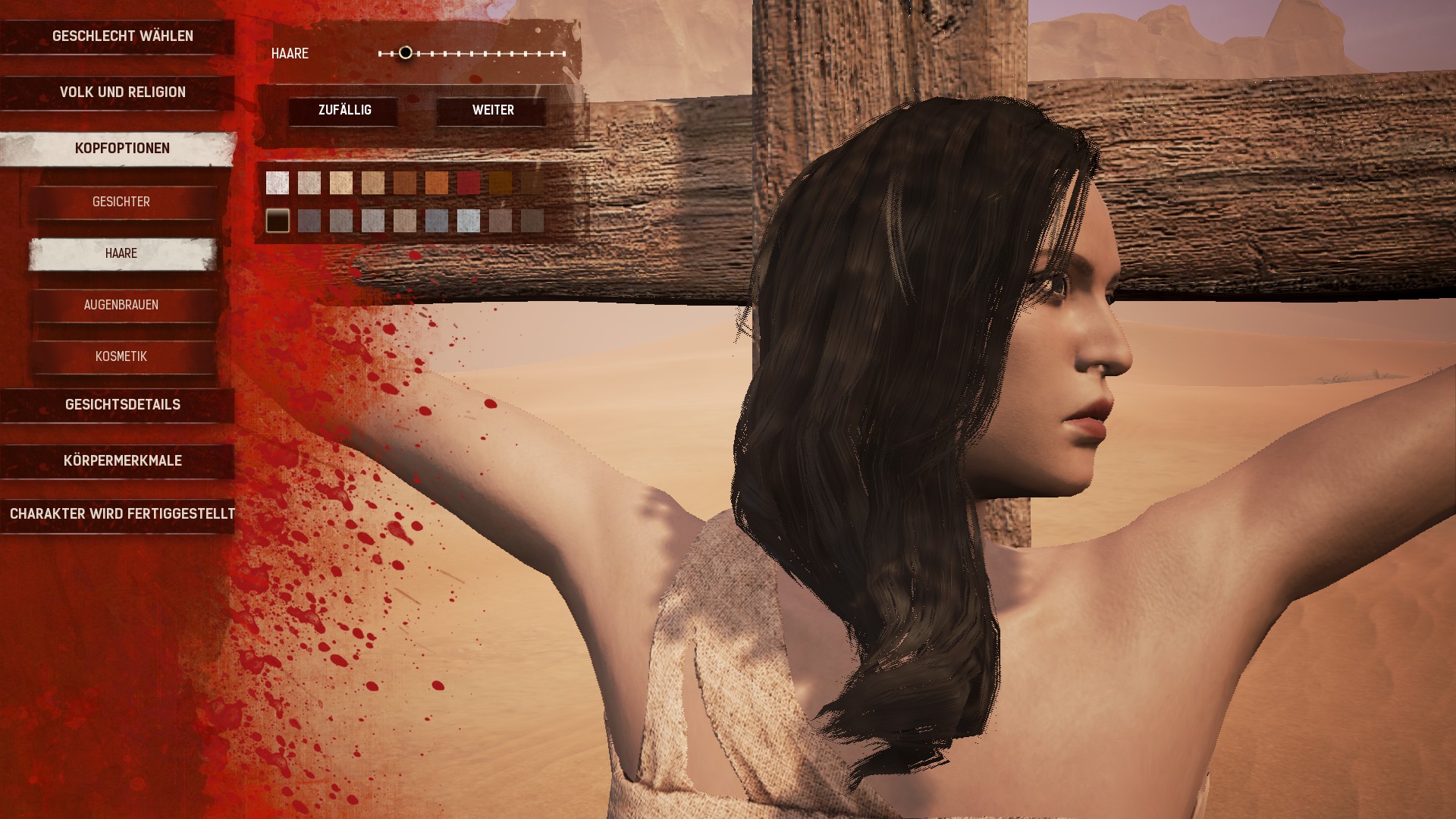Screen dimensions: 1456x819
Task: Select Charakter wird fertiggestellt
Action: click(121, 514)
